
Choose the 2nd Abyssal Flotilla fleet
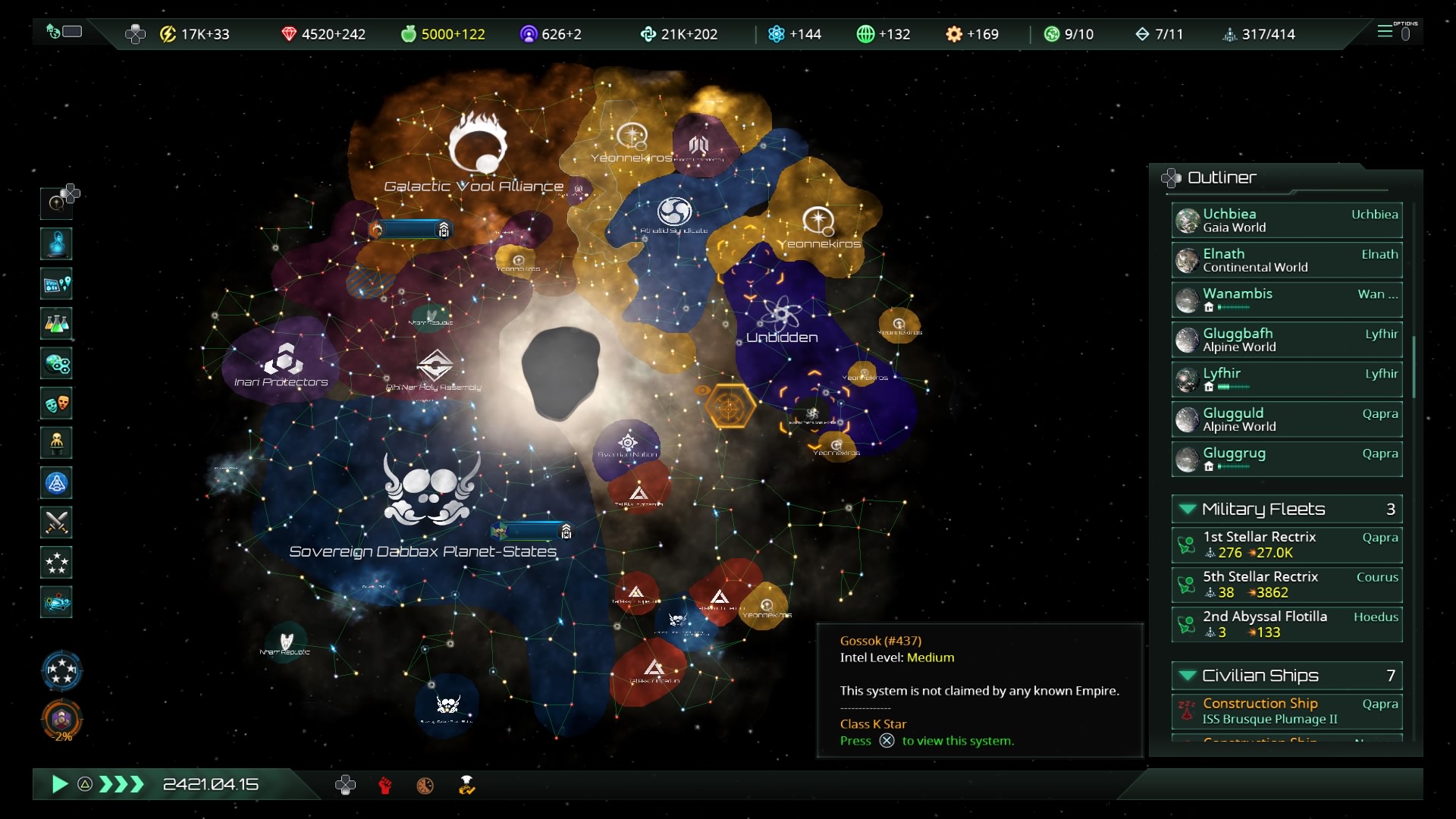1286,624
